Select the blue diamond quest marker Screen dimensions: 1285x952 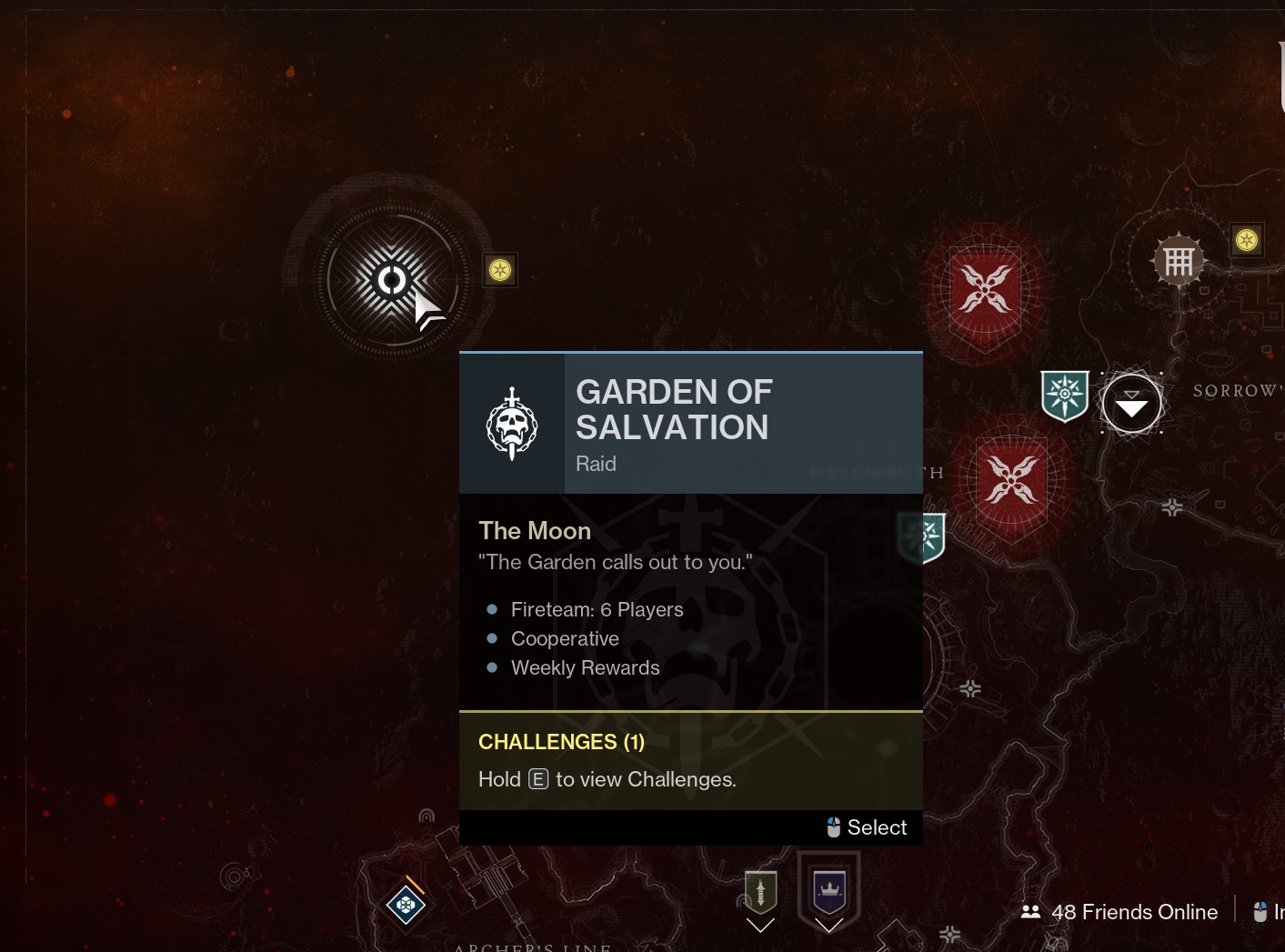[406, 904]
